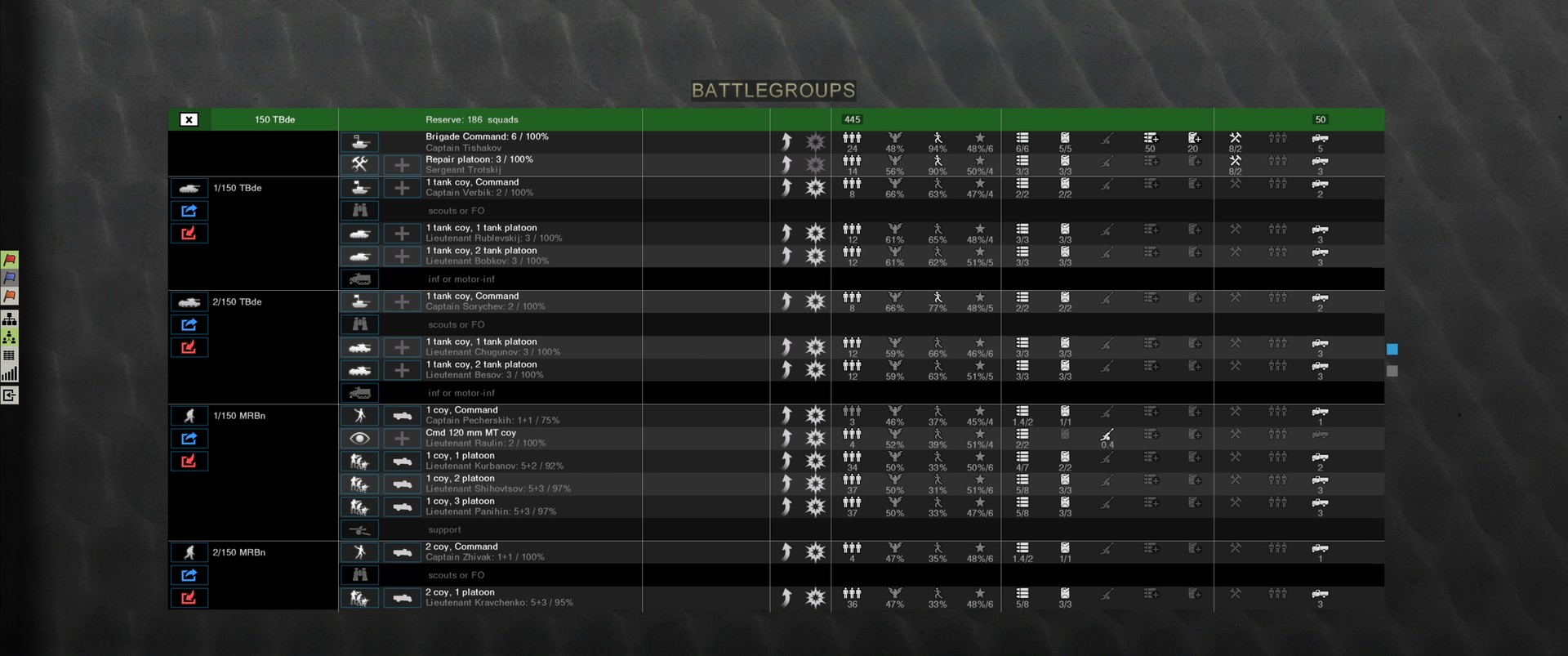Viewport: 1568px width, 656px height.
Task: Select the tank icon next to 1/150 TBde
Action: click(x=189, y=188)
